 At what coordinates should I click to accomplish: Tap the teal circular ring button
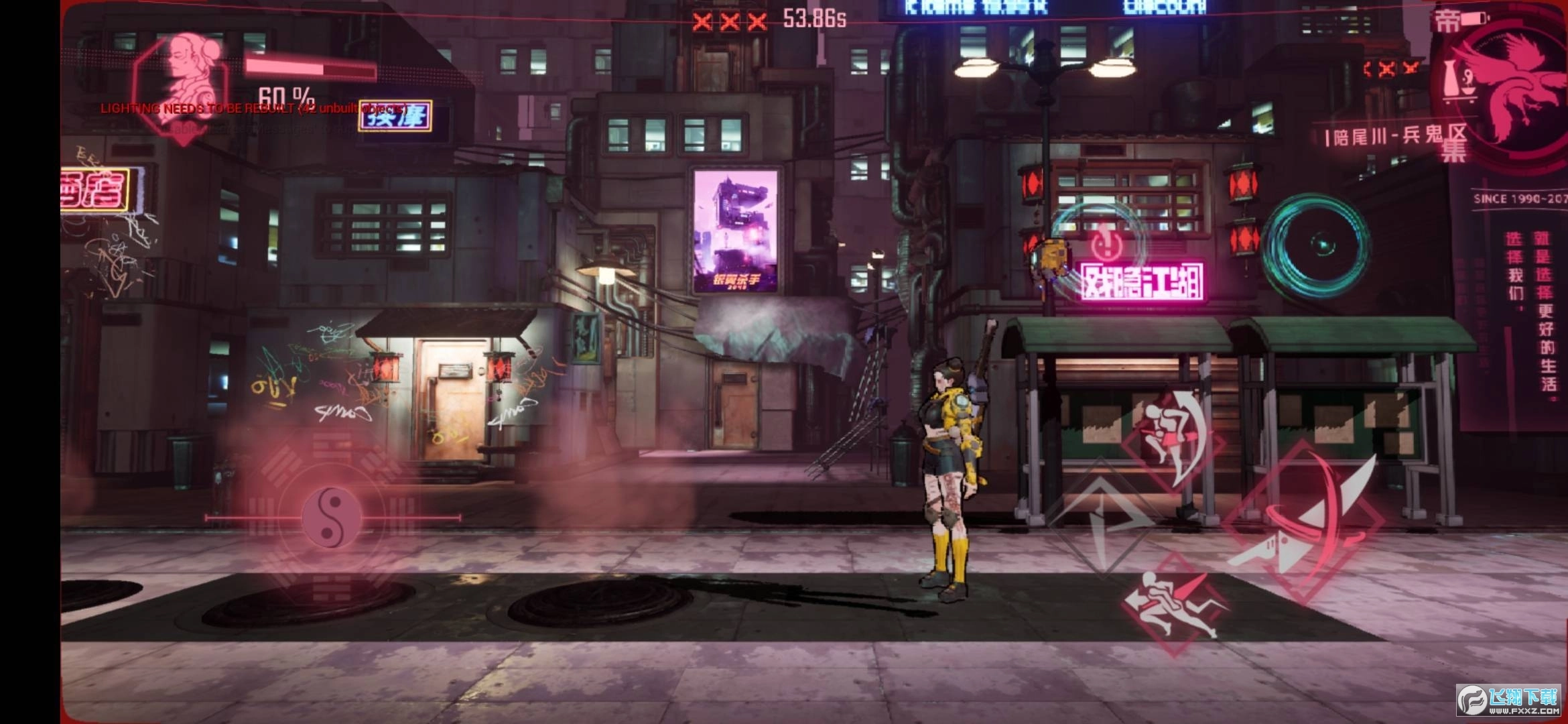1315,246
